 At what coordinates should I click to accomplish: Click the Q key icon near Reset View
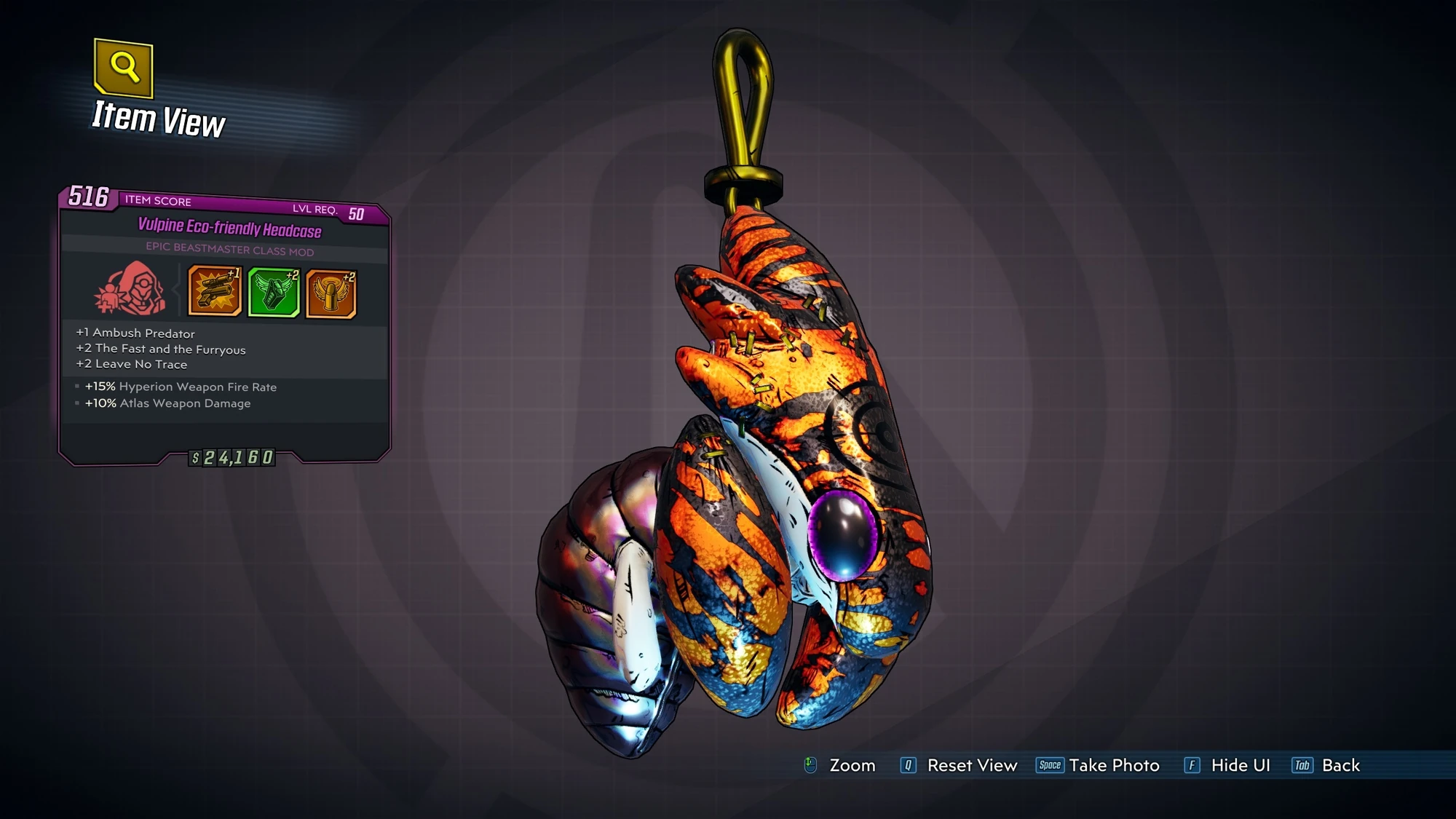point(908,765)
